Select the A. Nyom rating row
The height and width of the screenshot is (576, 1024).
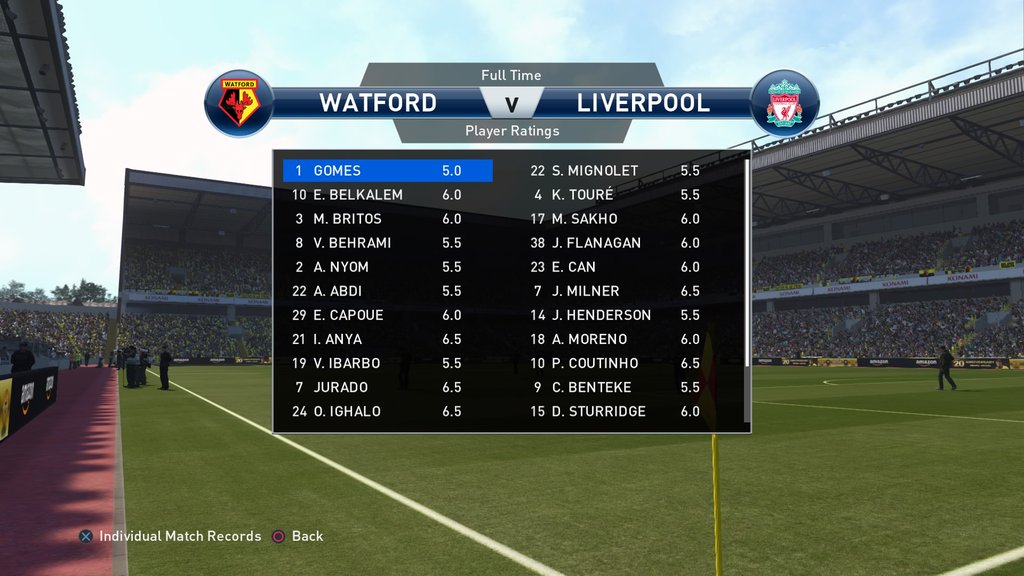point(387,267)
